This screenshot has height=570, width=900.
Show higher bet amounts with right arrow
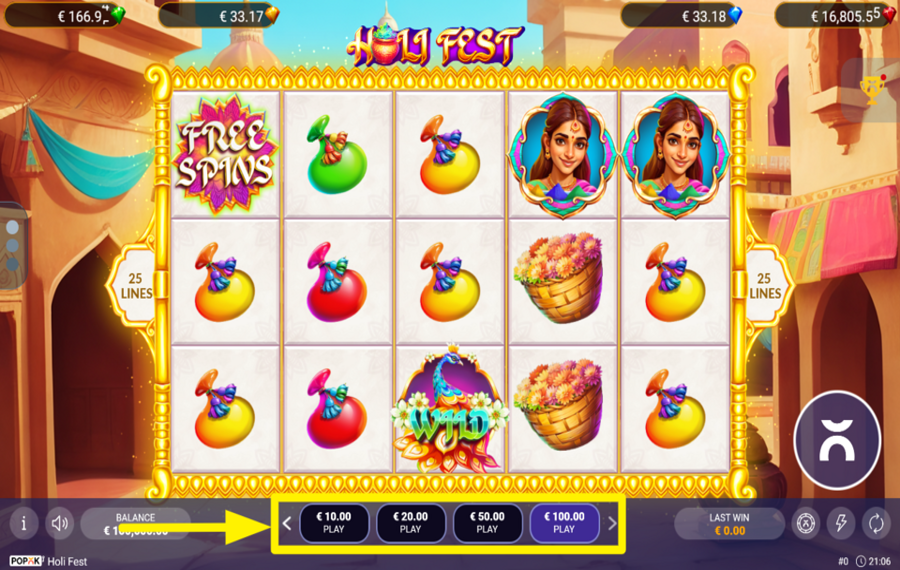(613, 523)
